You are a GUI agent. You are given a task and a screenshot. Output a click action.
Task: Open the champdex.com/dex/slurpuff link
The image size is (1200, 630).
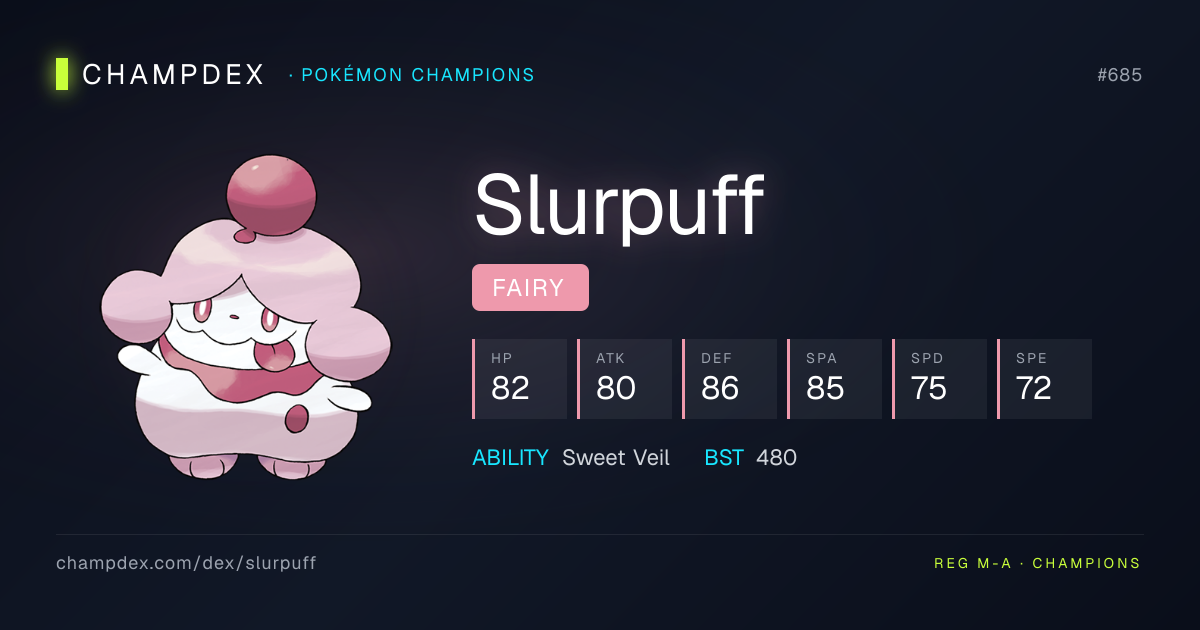tap(186, 563)
